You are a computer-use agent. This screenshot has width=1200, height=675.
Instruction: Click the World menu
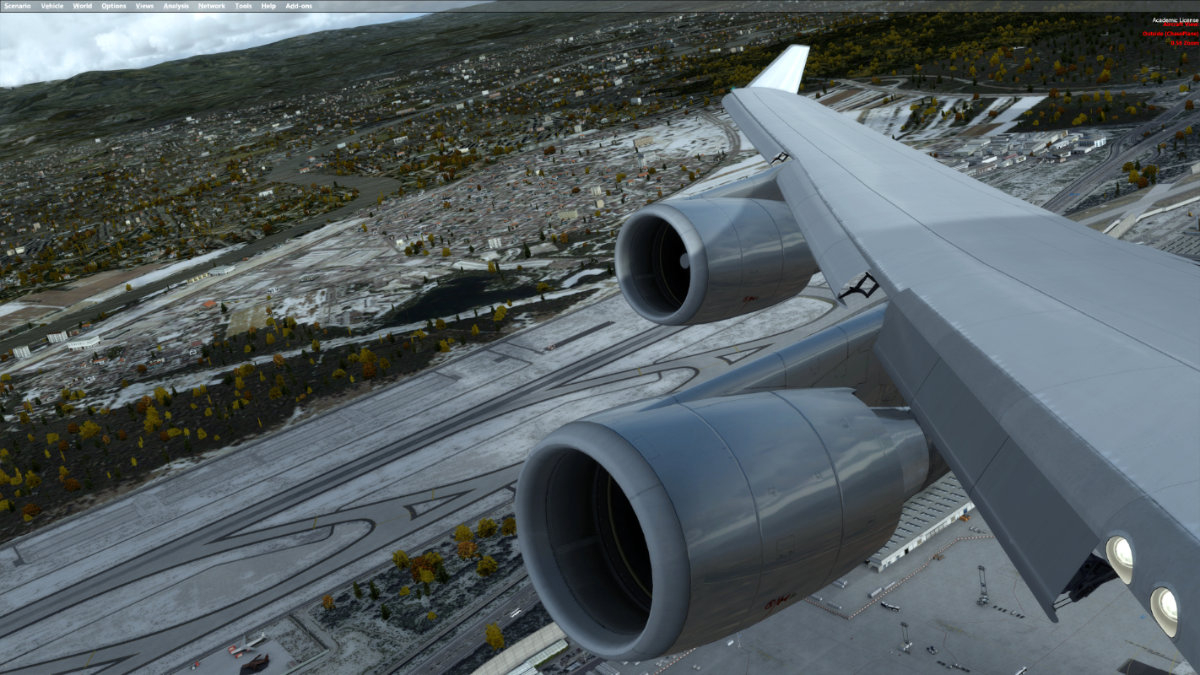[82, 6]
